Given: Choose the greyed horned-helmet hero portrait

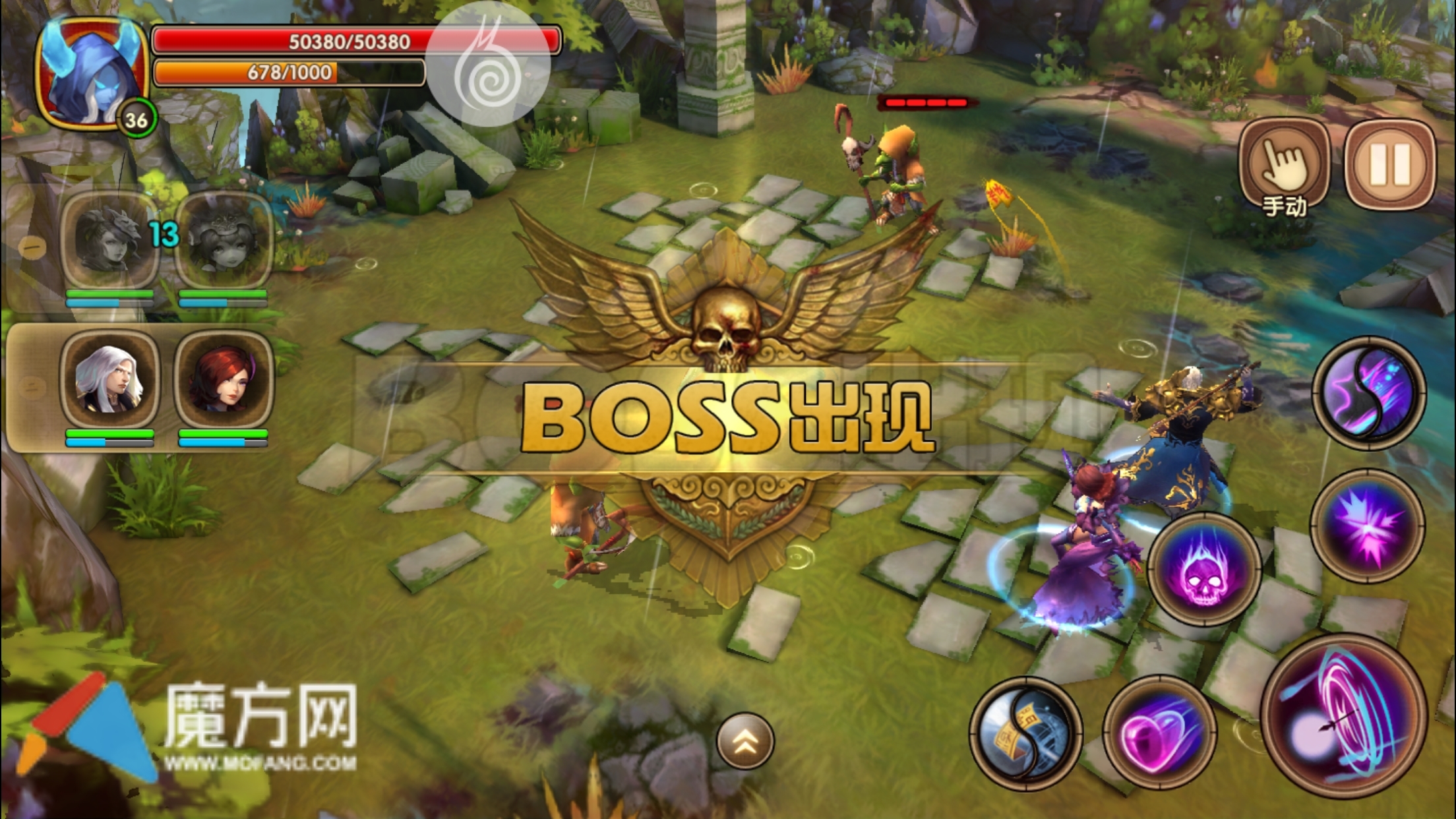Looking at the screenshot, I should [109, 239].
